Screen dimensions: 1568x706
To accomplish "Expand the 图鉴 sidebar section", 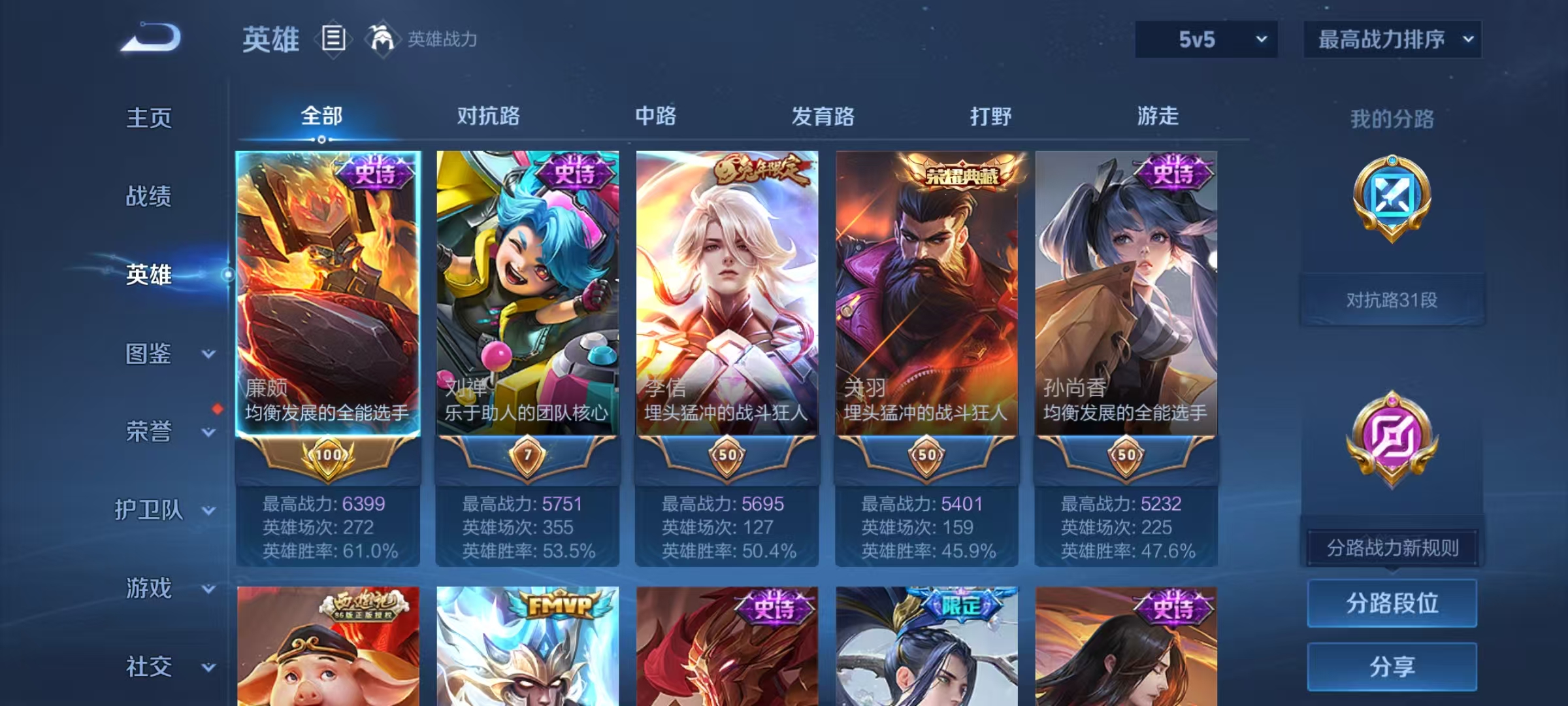I will pos(149,355).
